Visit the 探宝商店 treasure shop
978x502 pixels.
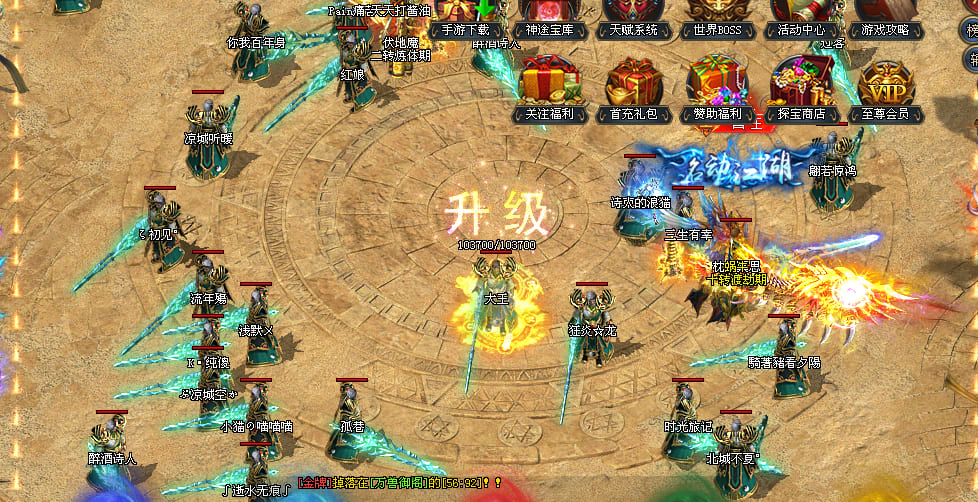[x=801, y=90]
